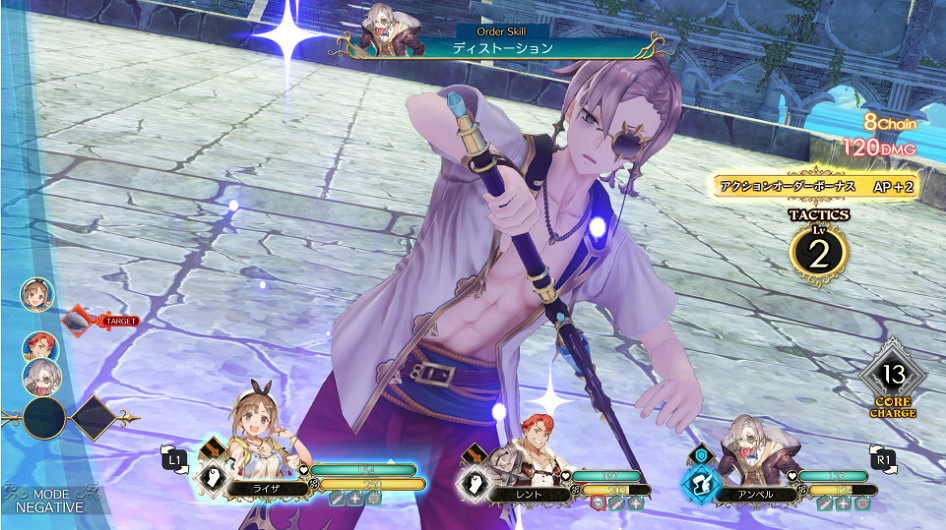Screen dimensions: 946x530
Task: Click Lent's red-haired portrait in the turn timeline
Action: (40, 347)
